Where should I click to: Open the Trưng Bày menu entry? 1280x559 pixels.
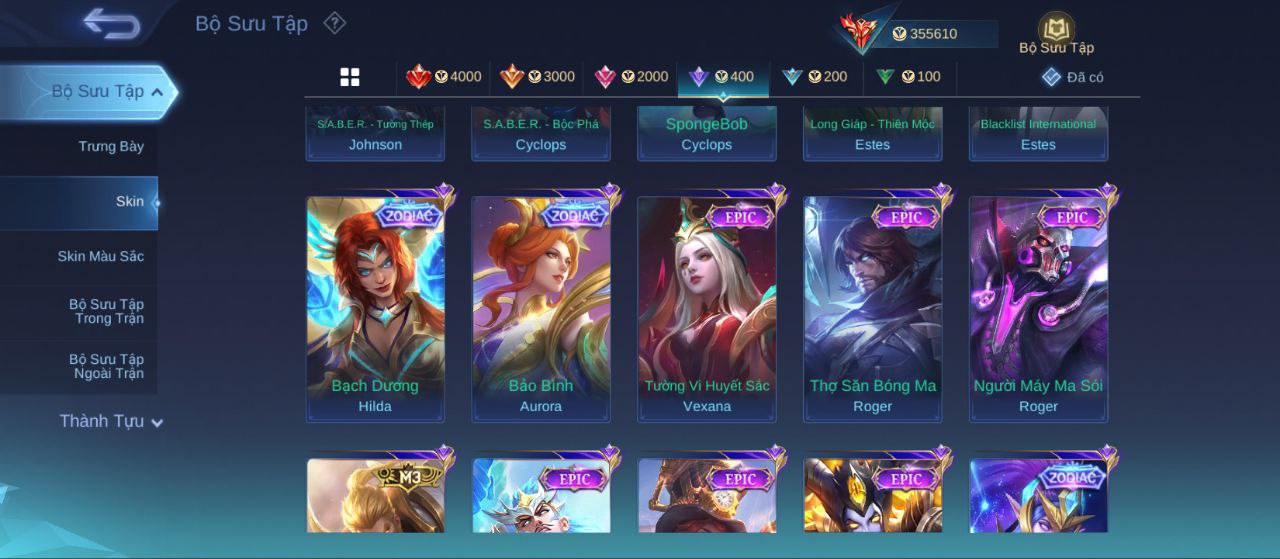click(x=110, y=147)
